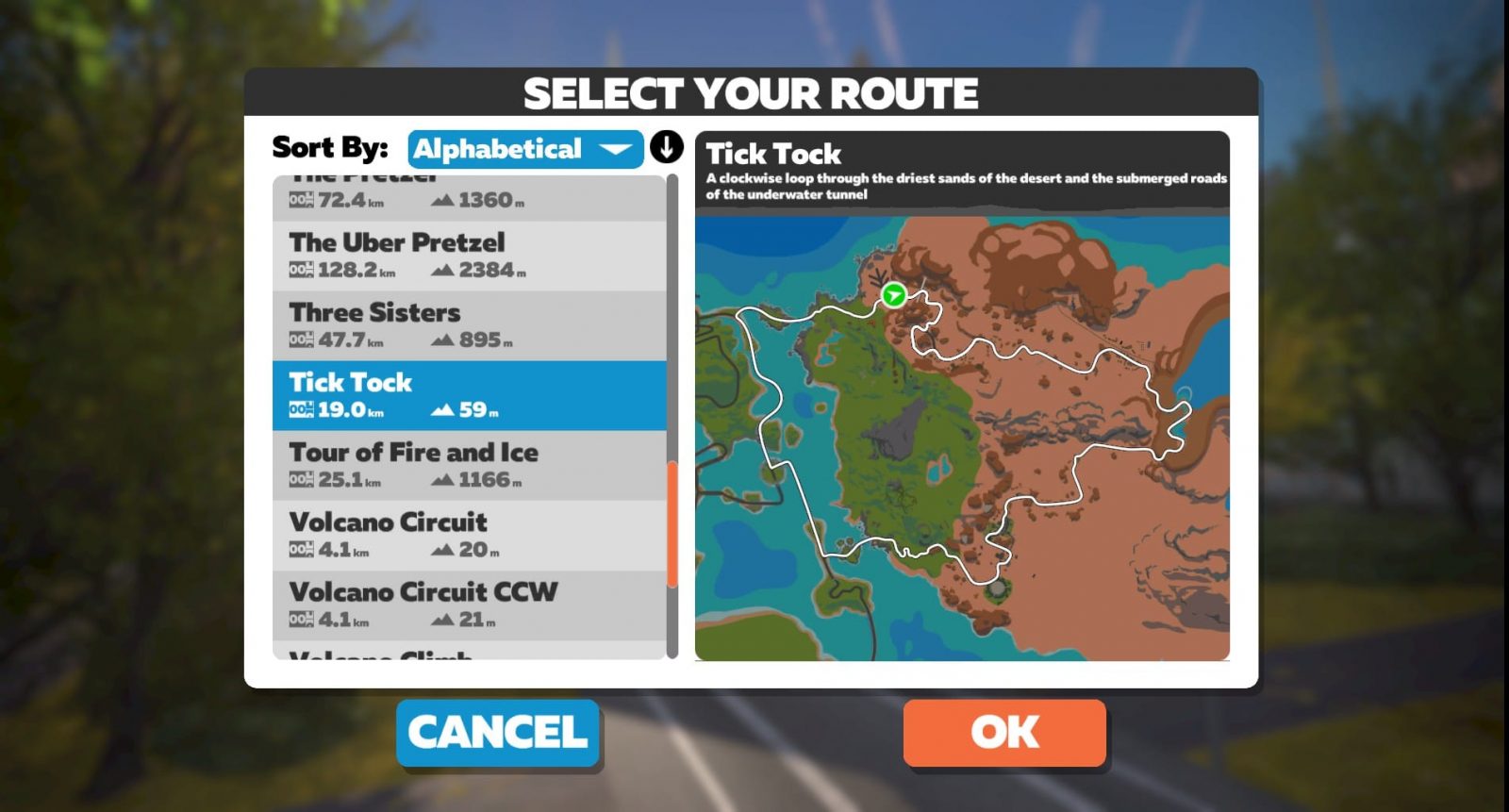Choose the Three Sisters route
The image size is (1509, 812).
(x=469, y=325)
